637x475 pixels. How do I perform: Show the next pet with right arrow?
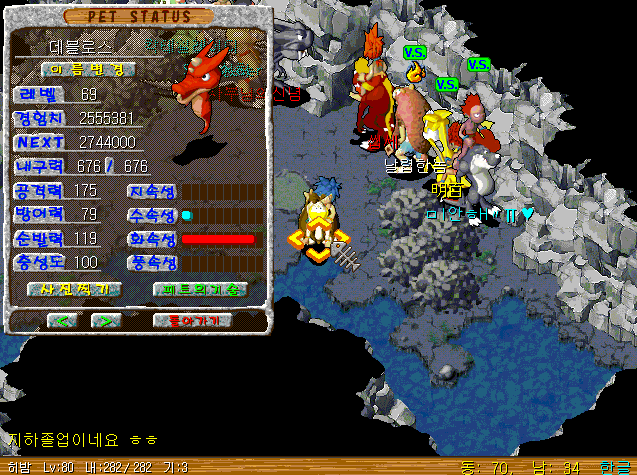tap(106, 321)
